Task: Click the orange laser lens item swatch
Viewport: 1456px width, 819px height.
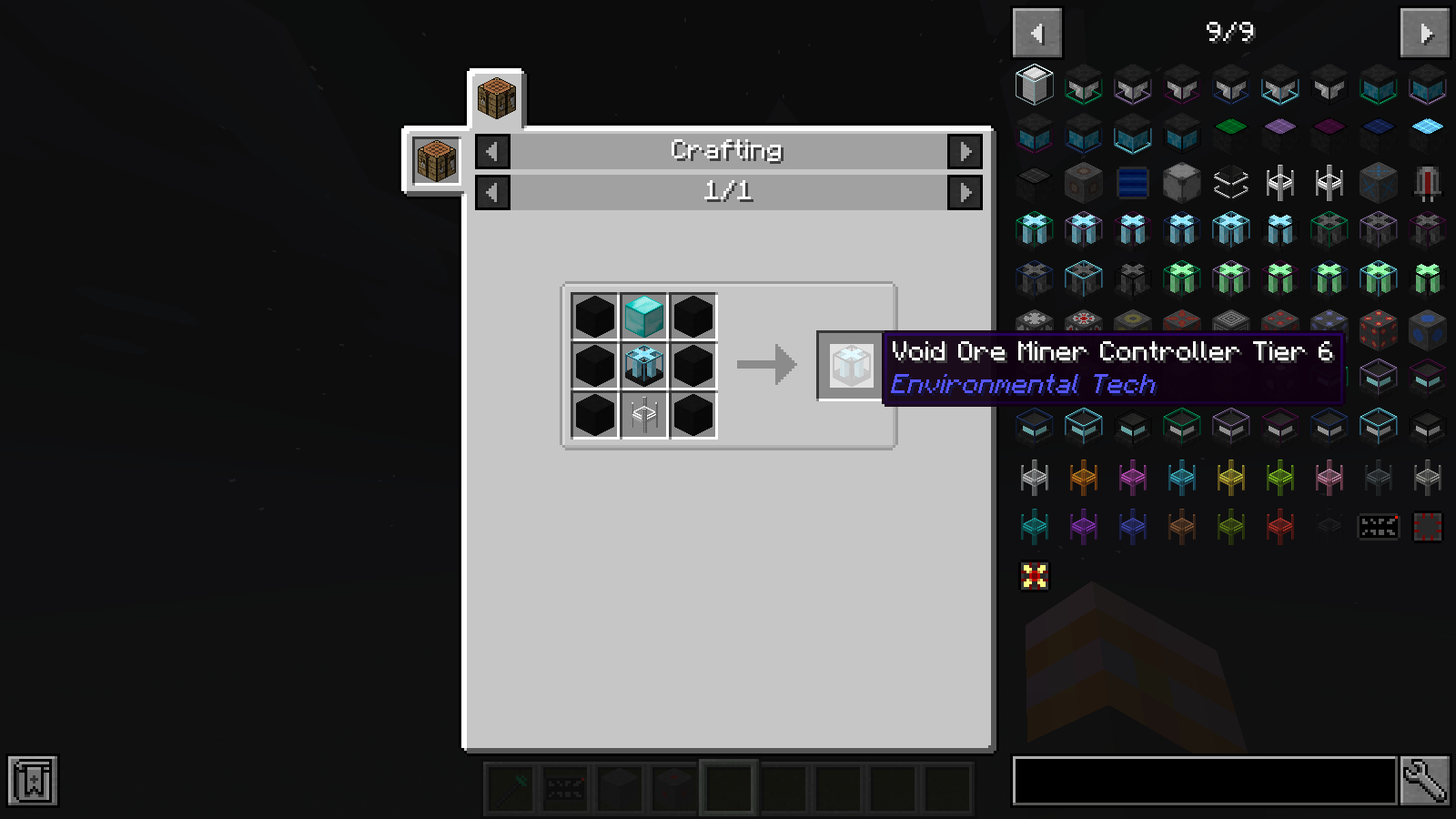Action: [1083, 477]
